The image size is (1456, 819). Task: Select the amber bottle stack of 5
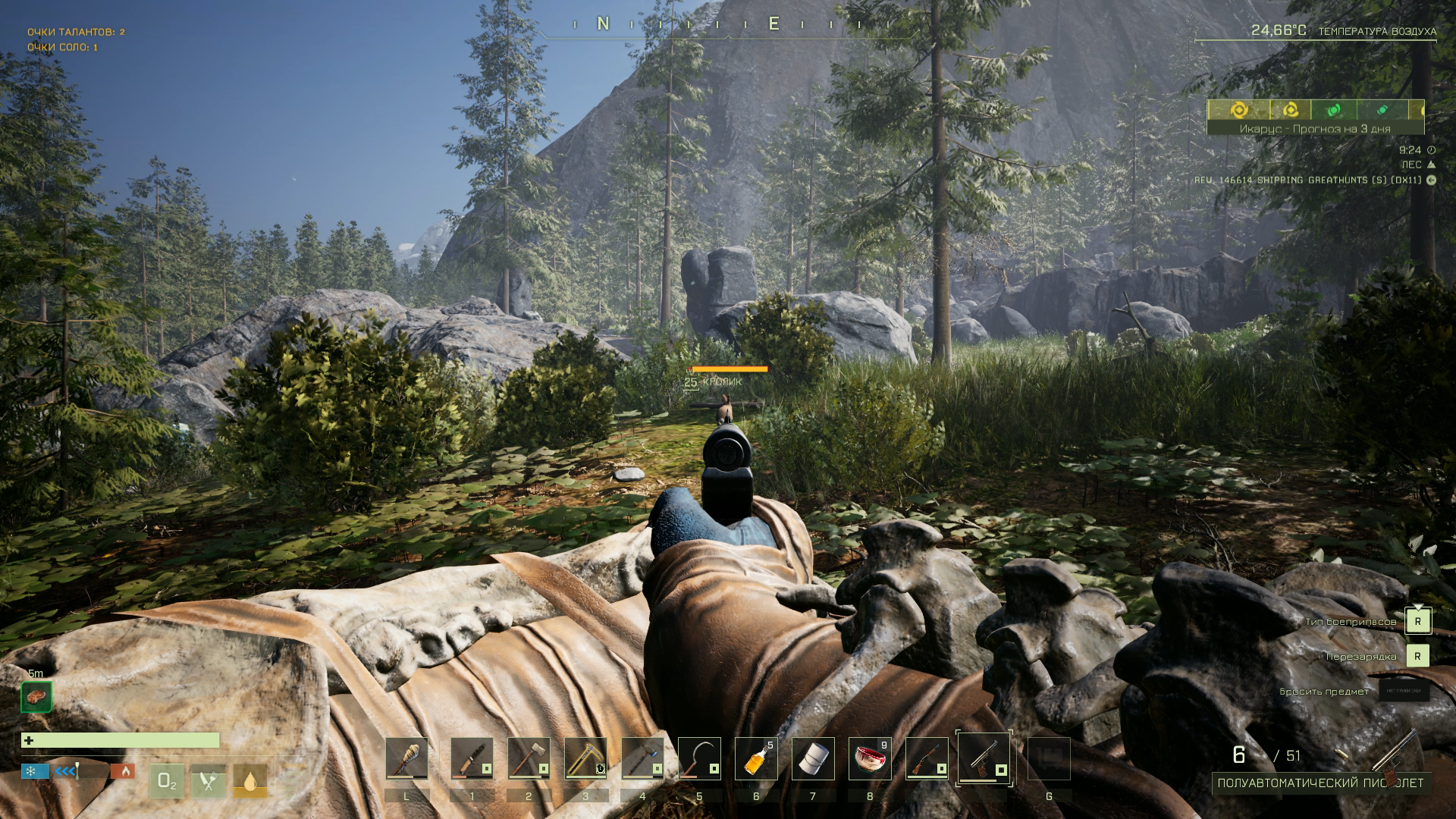756,758
